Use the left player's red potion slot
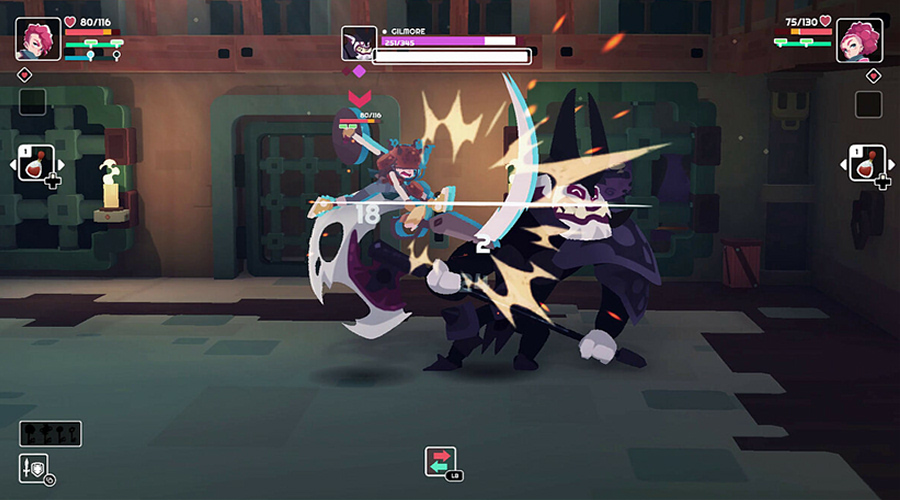 pyautogui.click(x=35, y=163)
